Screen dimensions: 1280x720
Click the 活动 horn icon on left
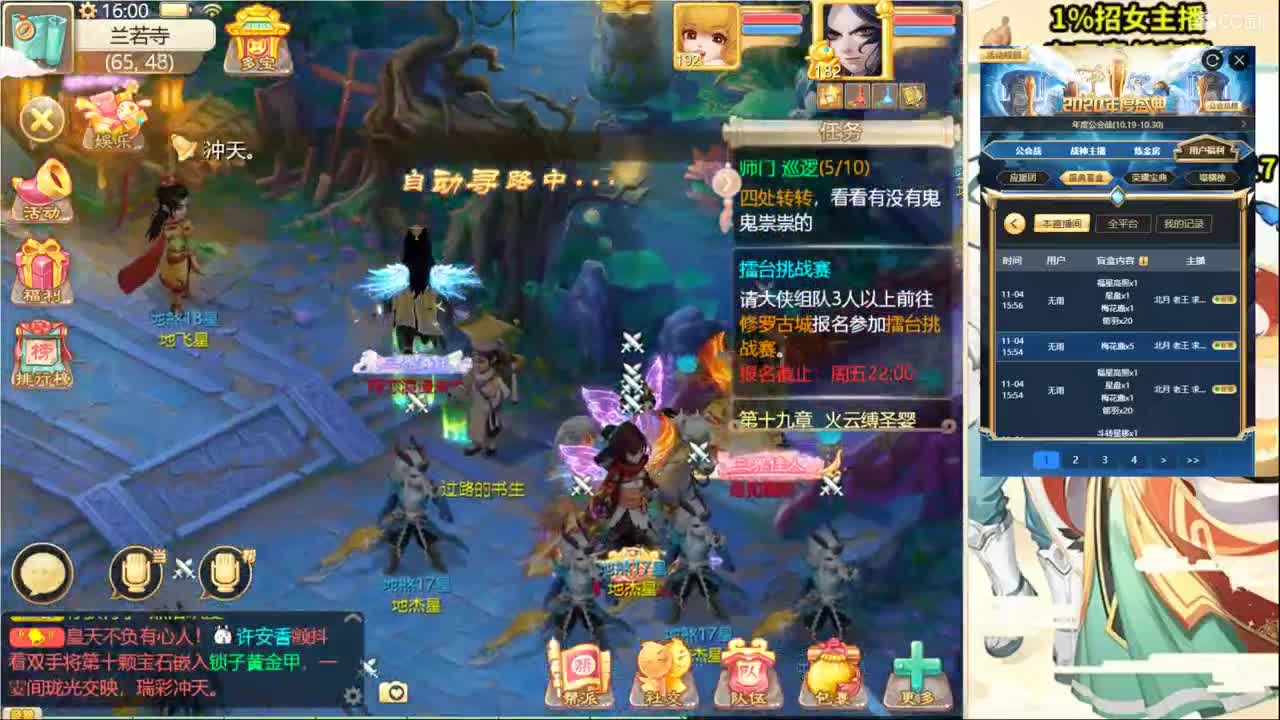tap(41, 193)
